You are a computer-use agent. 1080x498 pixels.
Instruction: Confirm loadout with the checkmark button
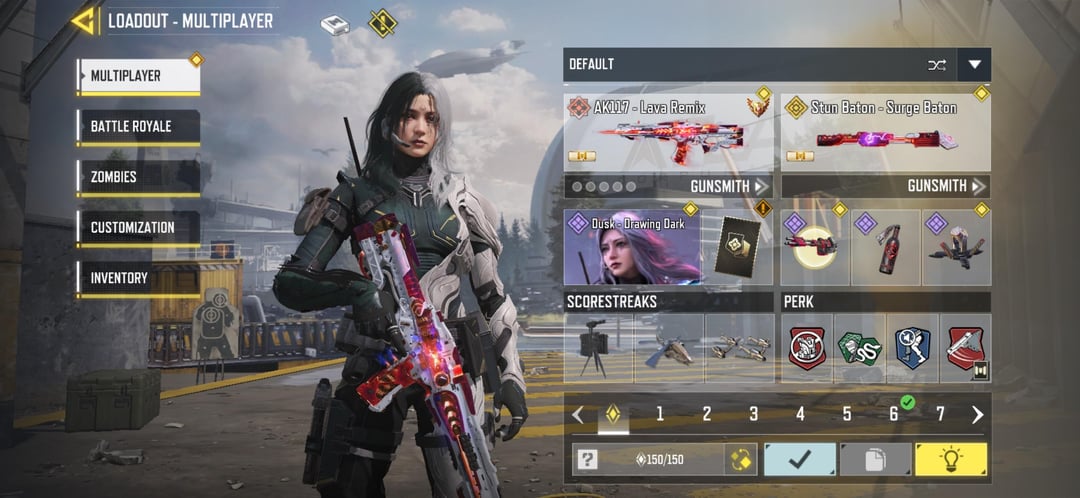(800, 459)
